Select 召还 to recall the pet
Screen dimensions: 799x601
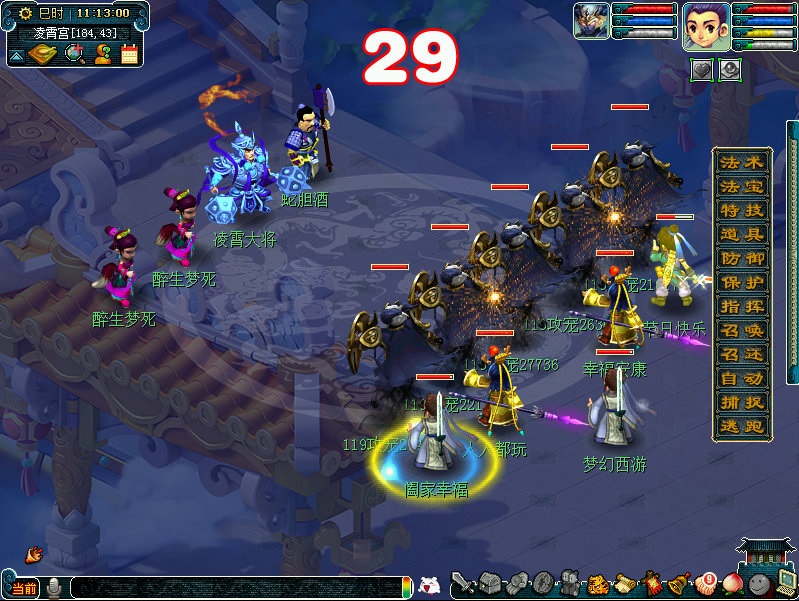[x=742, y=354]
